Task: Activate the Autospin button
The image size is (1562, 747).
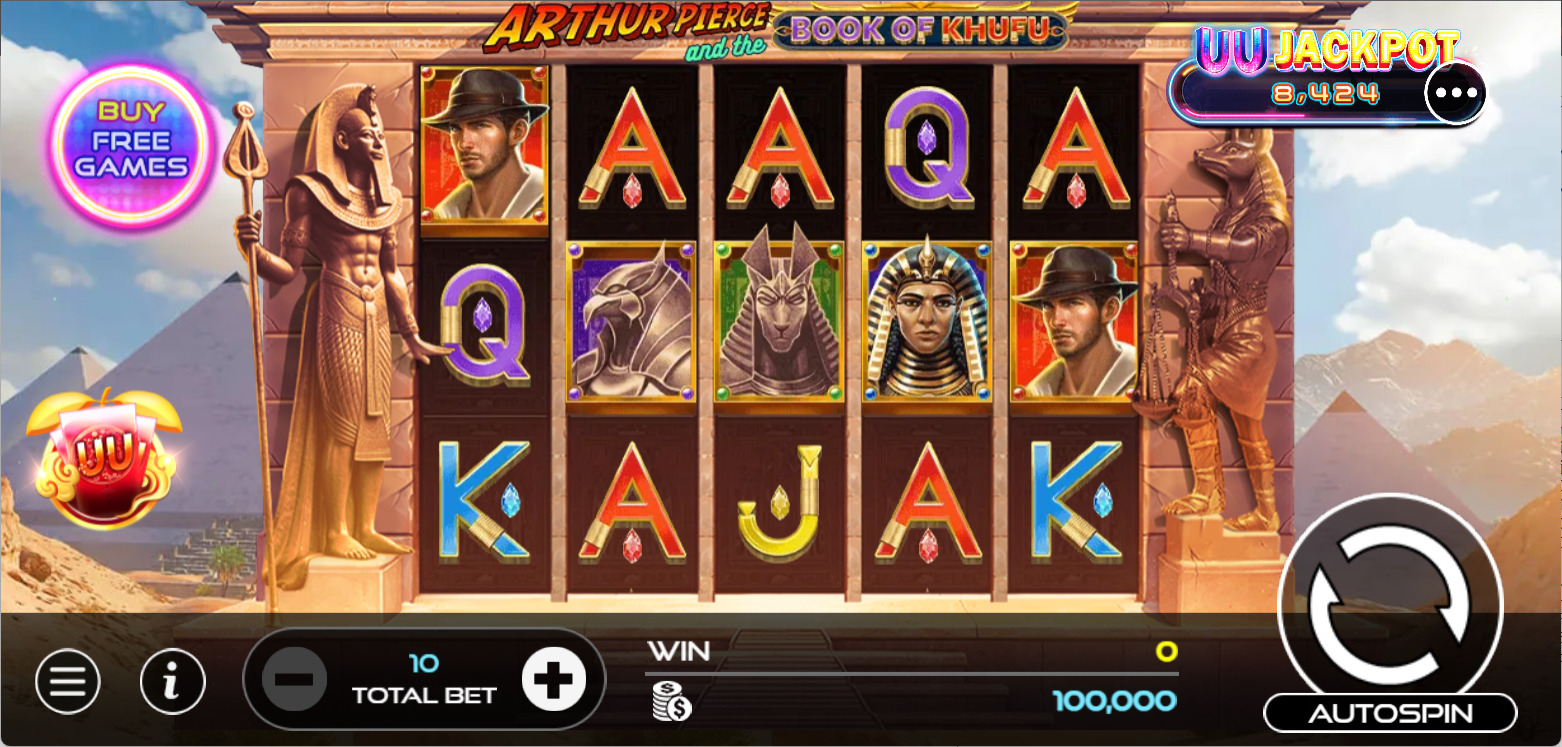Action: (x=1390, y=713)
